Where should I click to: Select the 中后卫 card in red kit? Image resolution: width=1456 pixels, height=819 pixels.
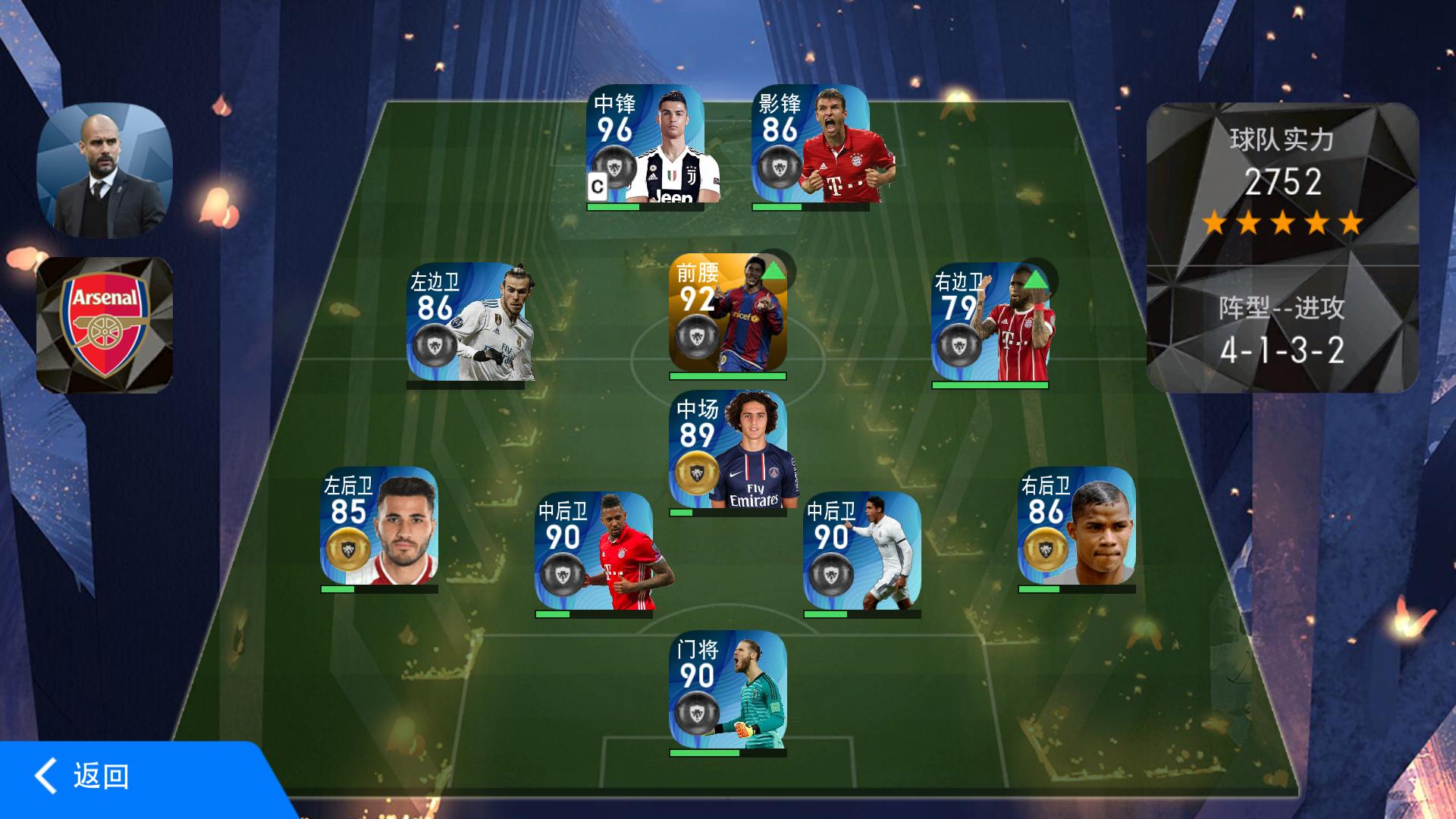pyautogui.click(x=594, y=551)
